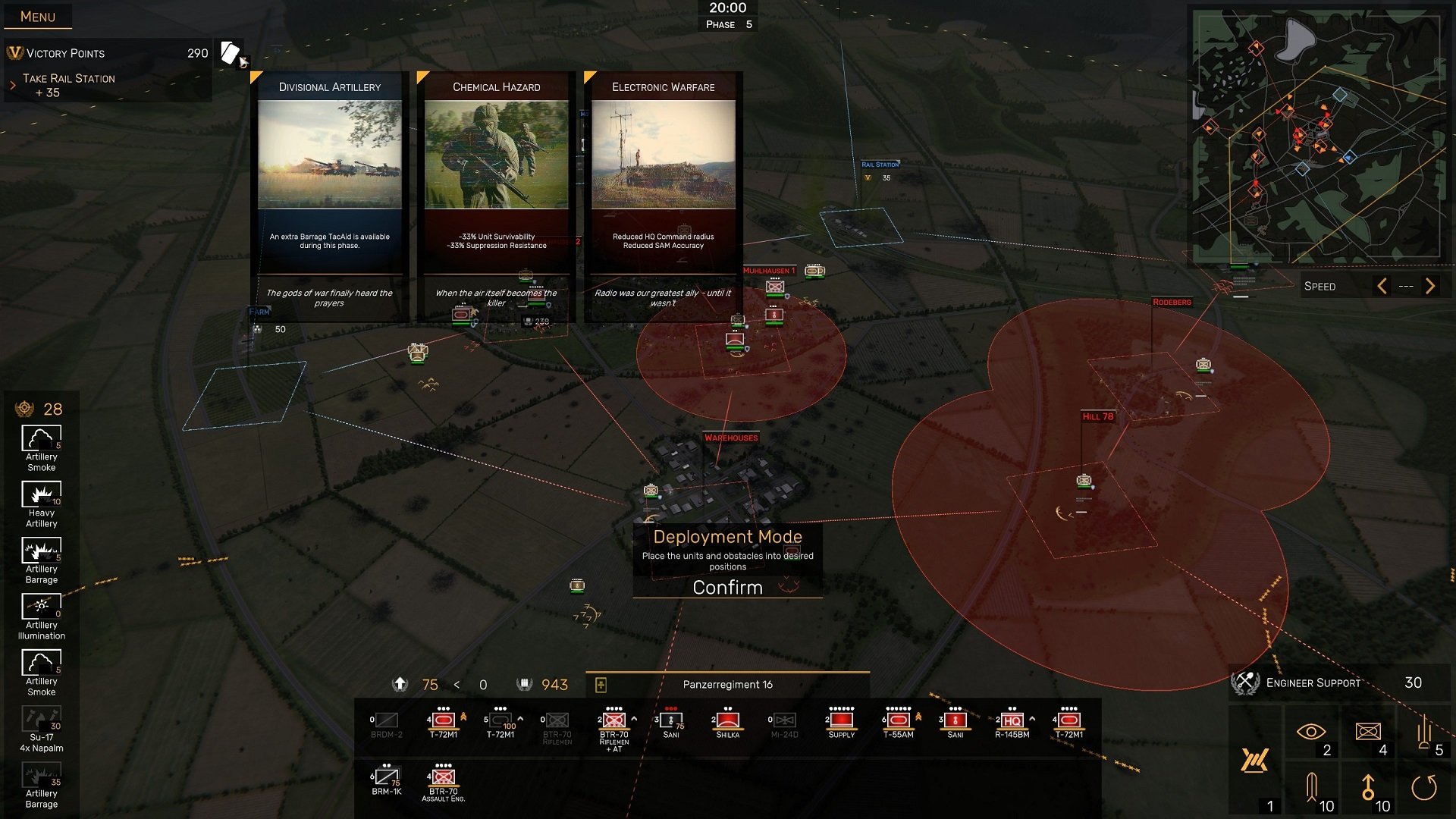Click the right arrow to increase Speed
Image resolution: width=1456 pixels, height=819 pixels.
1431,286
